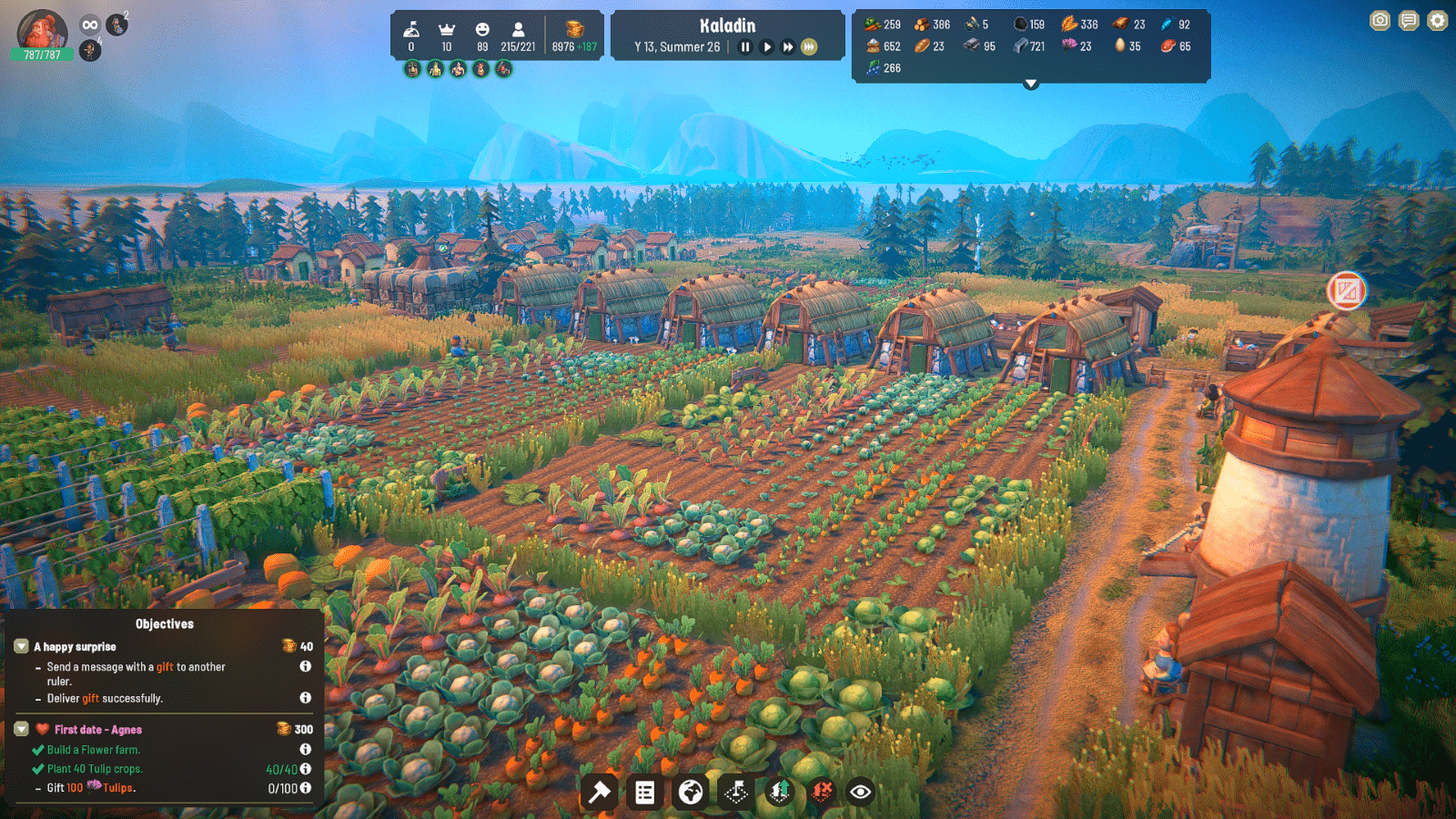Select the green add-zone tool
Image resolution: width=1456 pixels, height=819 pixels.
779,793
